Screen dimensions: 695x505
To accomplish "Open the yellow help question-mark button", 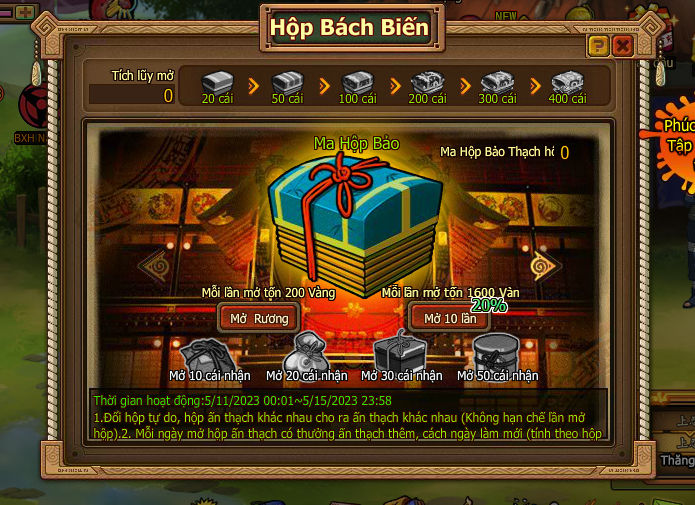I will [598, 46].
